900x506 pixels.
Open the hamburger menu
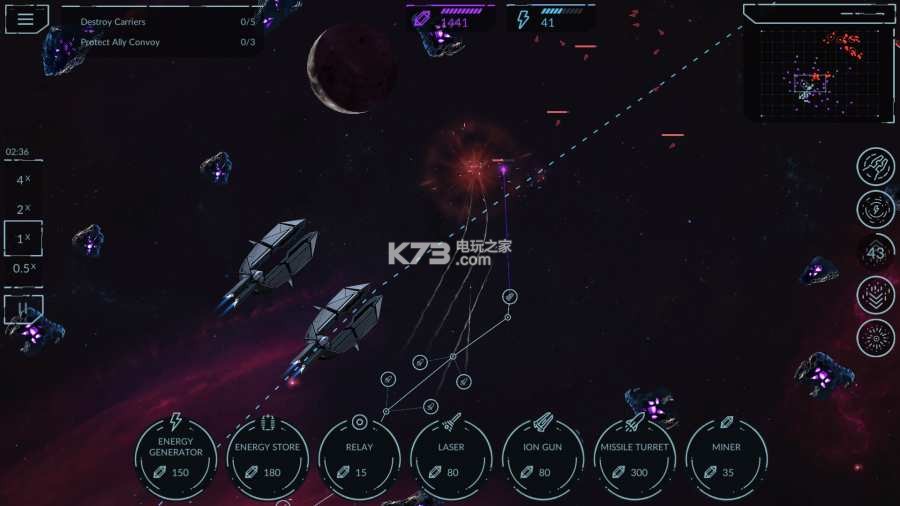[26, 19]
